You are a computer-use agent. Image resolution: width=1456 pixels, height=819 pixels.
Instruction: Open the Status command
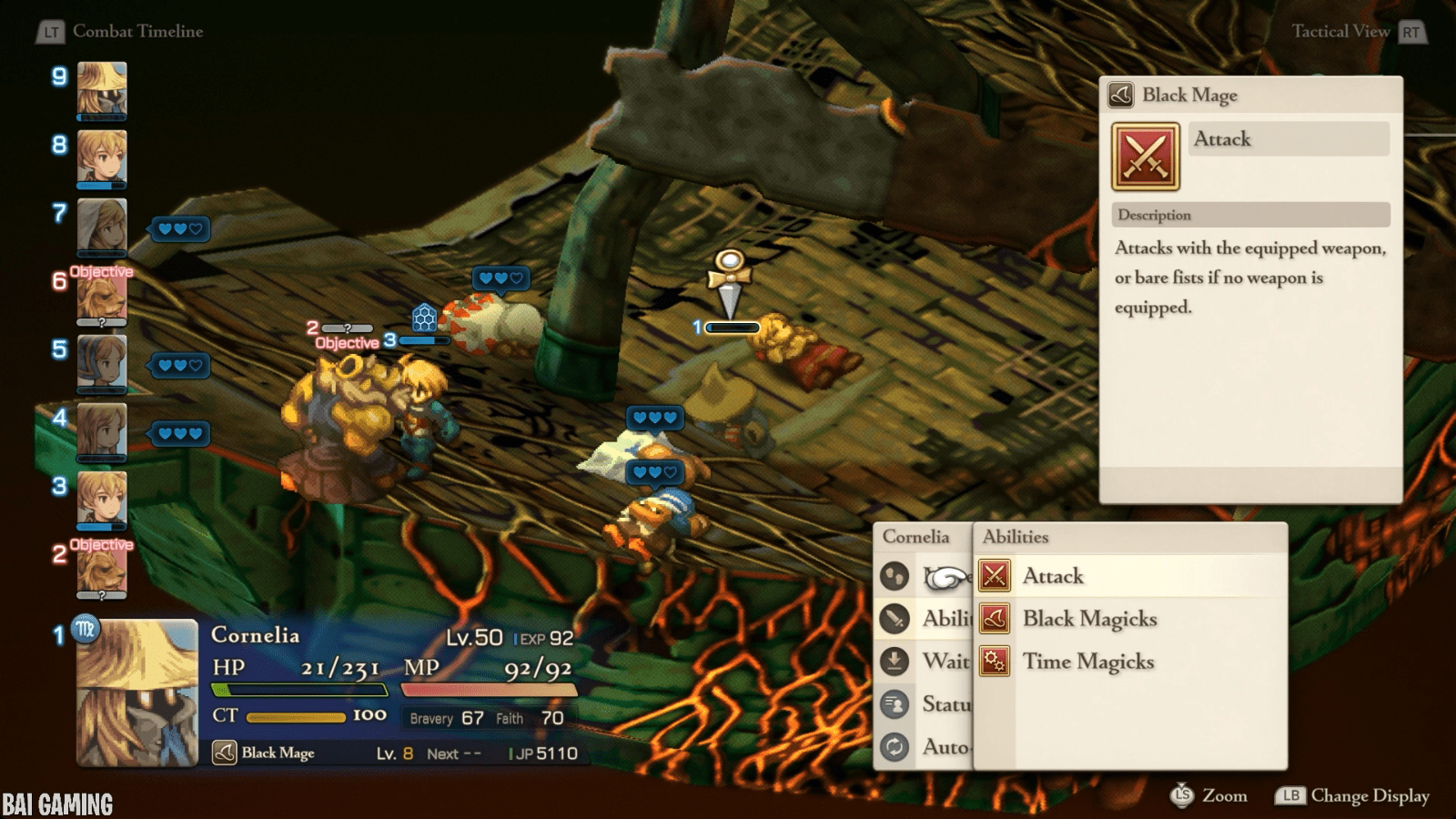click(x=945, y=703)
